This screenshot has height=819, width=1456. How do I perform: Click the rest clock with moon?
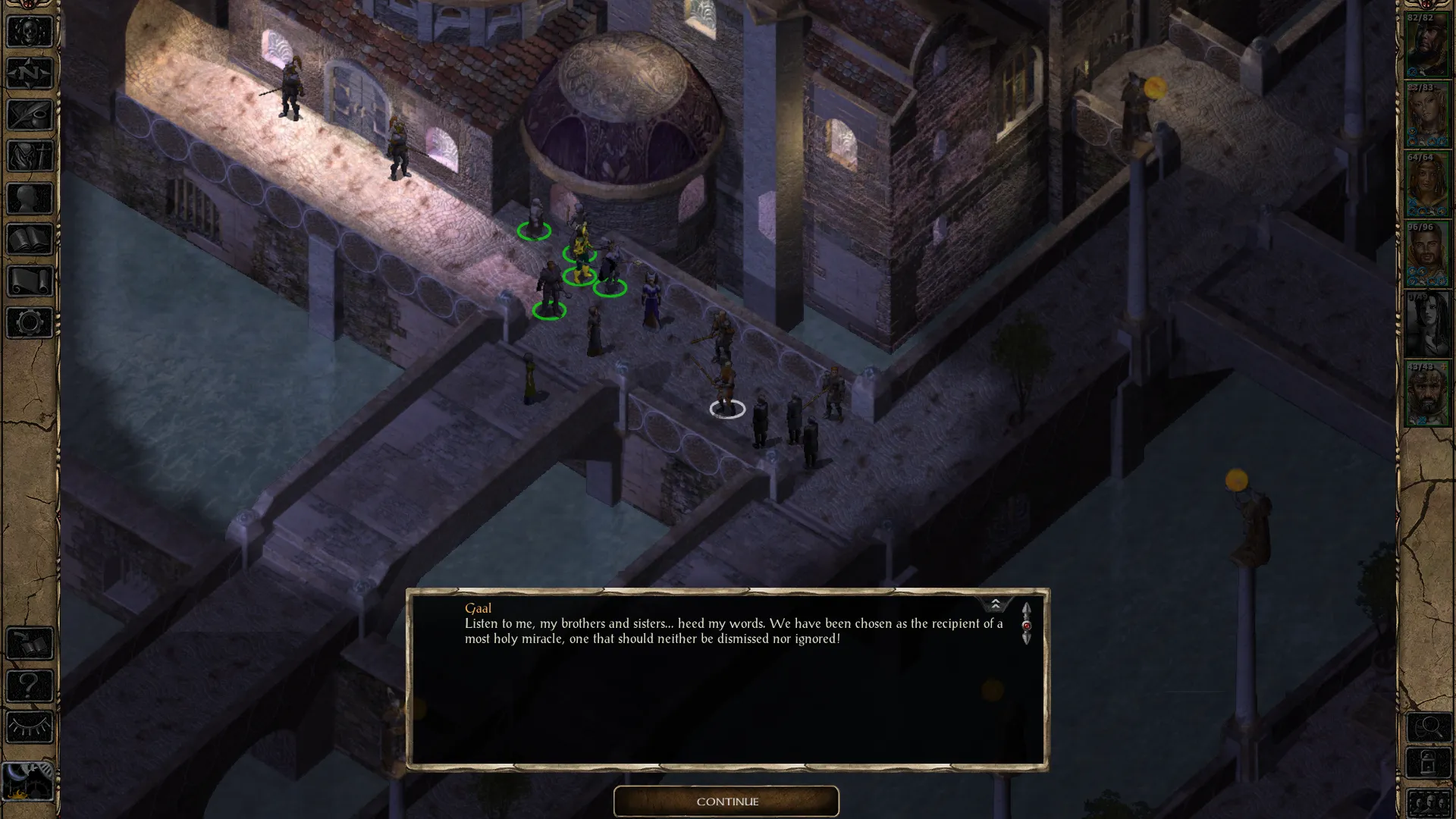pos(28,780)
